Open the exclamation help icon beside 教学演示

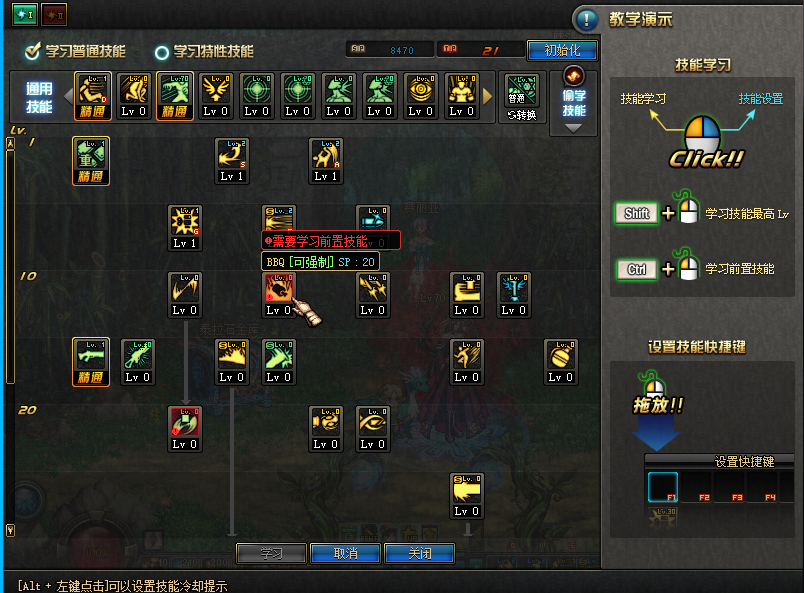(x=587, y=19)
